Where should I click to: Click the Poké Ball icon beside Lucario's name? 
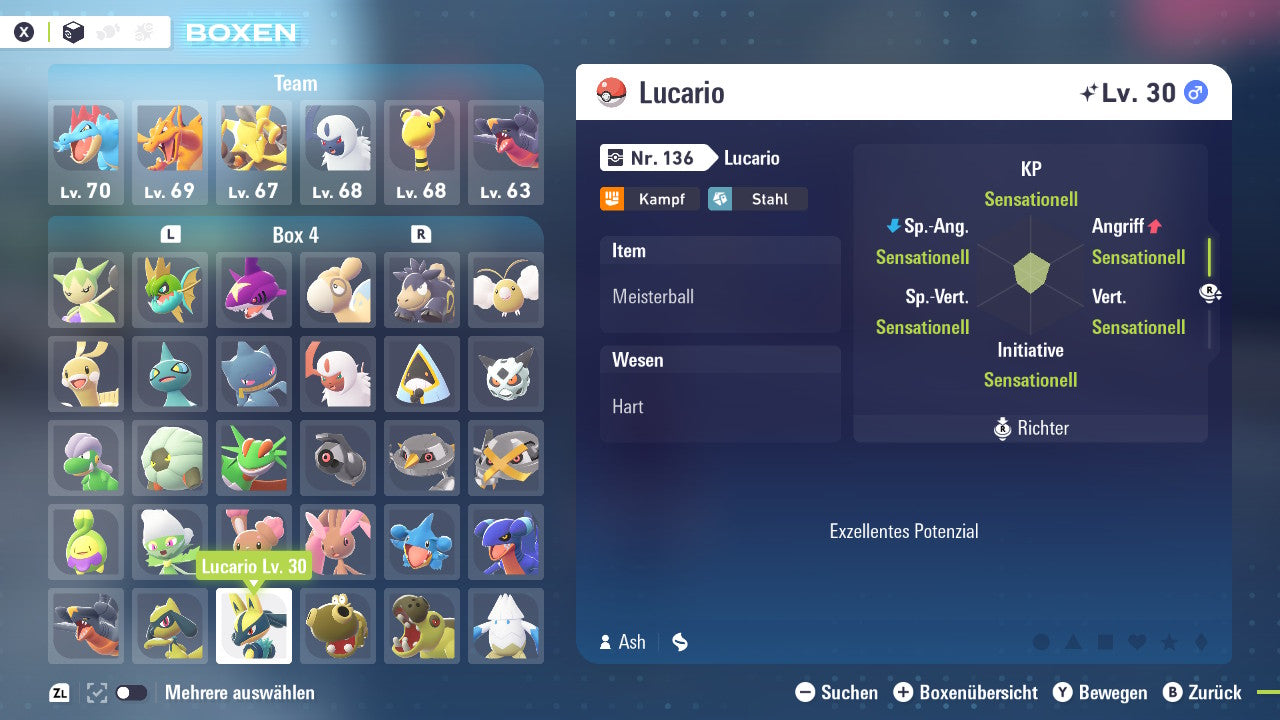click(x=611, y=92)
